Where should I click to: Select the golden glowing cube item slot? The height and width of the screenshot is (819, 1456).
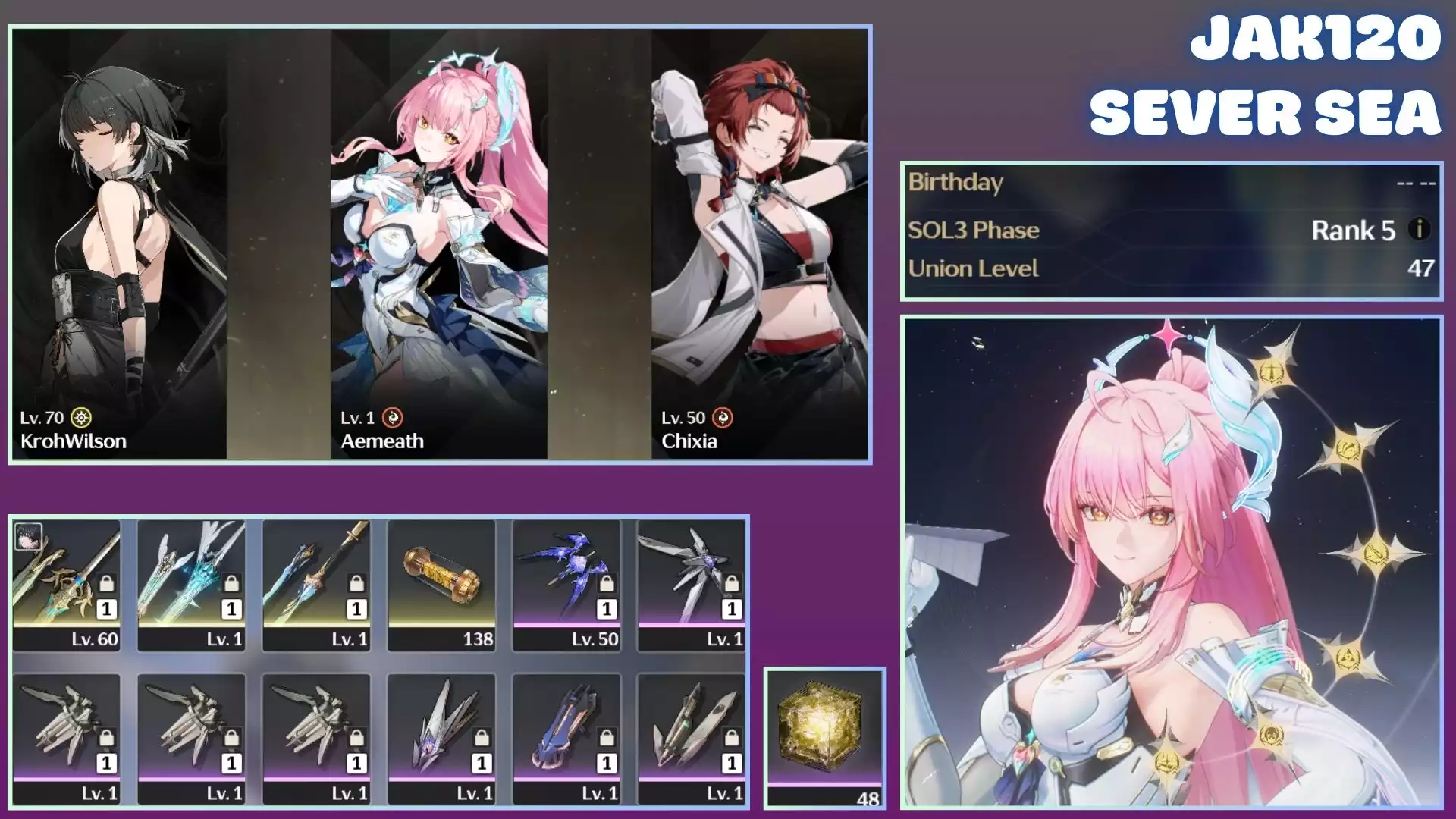point(825,736)
